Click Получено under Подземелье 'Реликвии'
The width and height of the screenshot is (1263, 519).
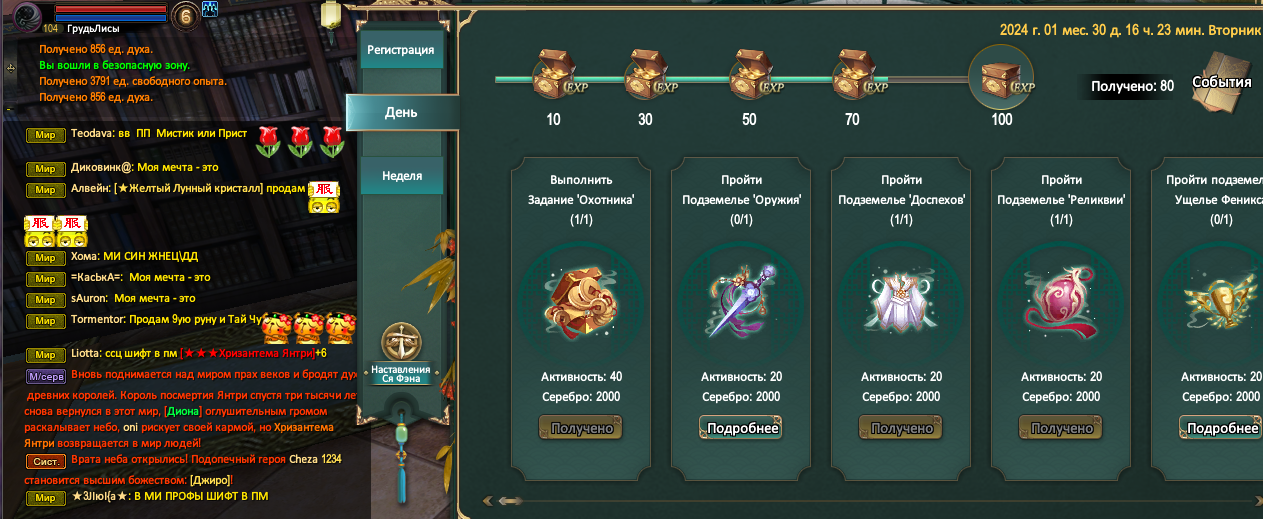[x=1061, y=428]
